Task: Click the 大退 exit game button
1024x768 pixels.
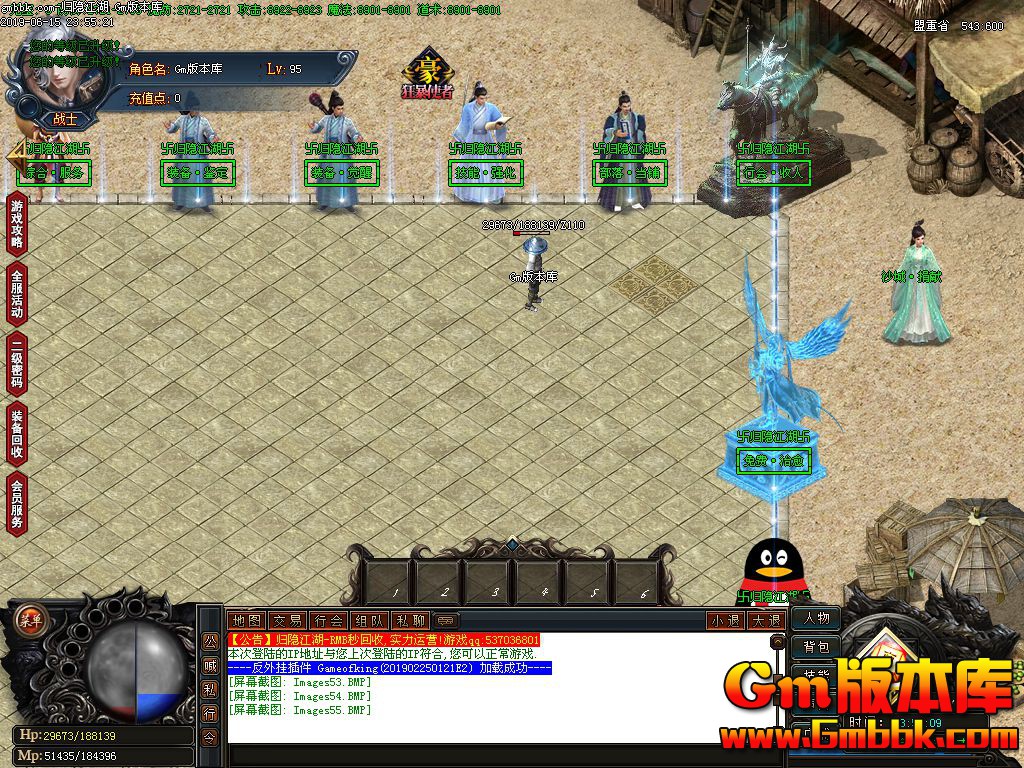Action: [x=766, y=620]
